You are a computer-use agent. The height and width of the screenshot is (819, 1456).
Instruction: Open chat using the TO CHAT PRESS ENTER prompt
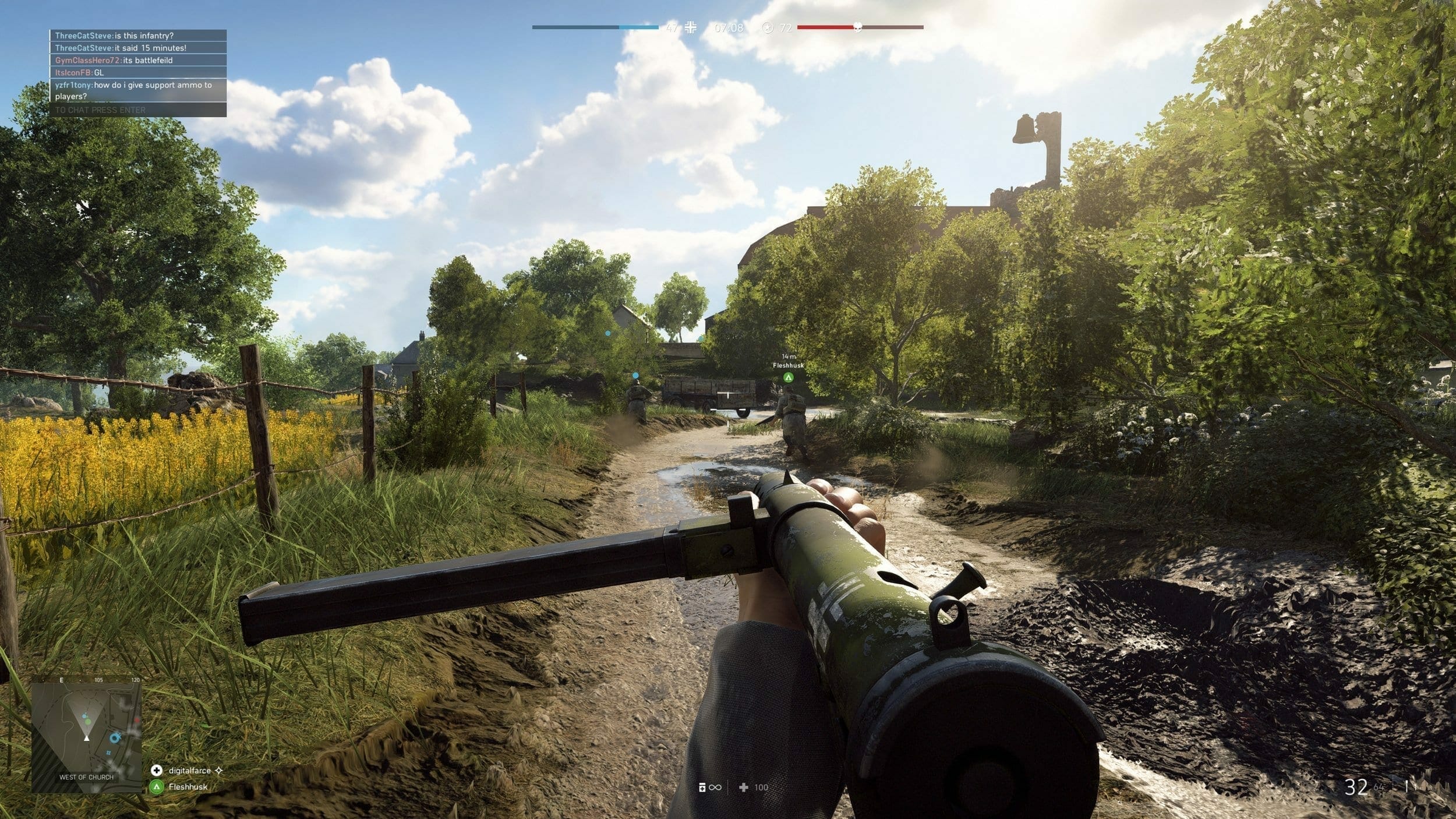pos(100,110)
